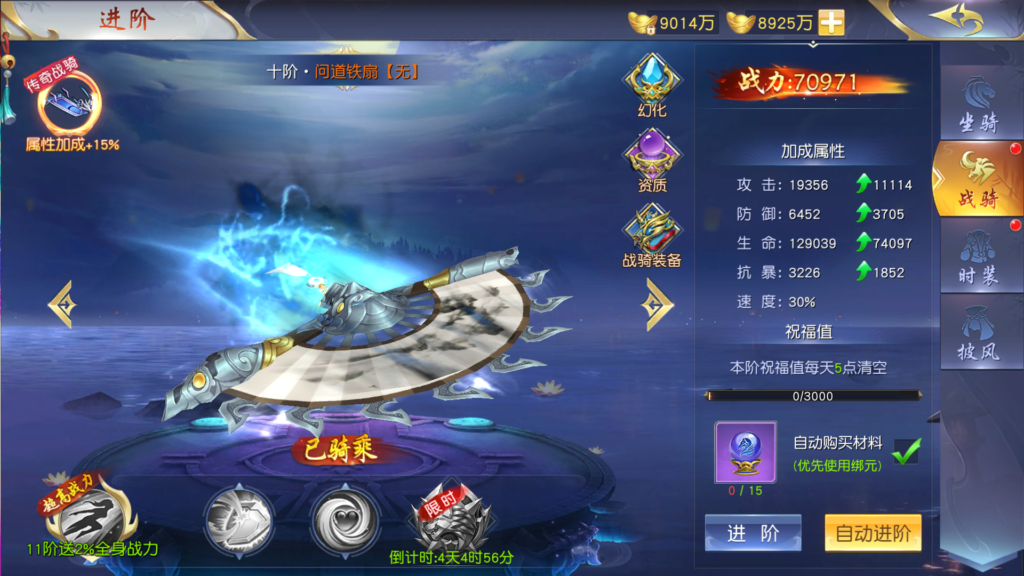Viewport: 1024px width, 576px height.
Task: Toggle the 自动购买材料 checkbox
Action: pyautogui.click(x=906, y=450)
